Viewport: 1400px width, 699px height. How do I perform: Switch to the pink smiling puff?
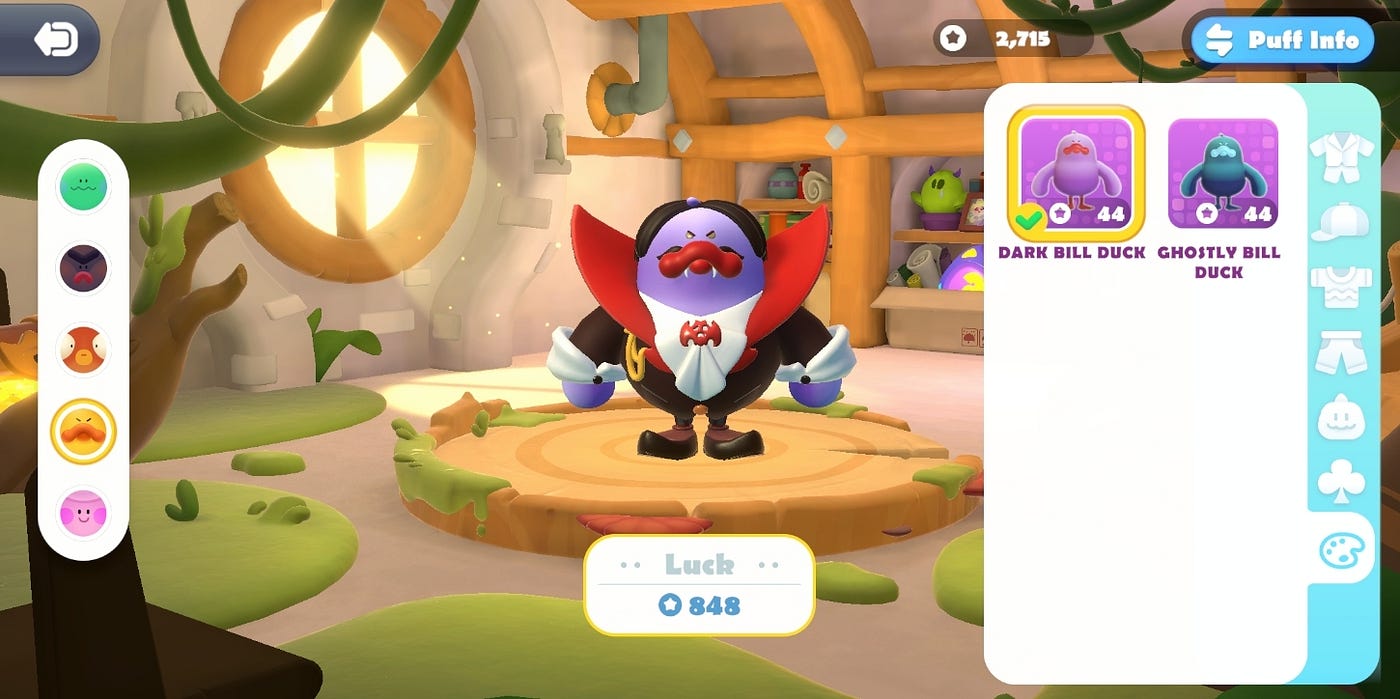(83, 513)
